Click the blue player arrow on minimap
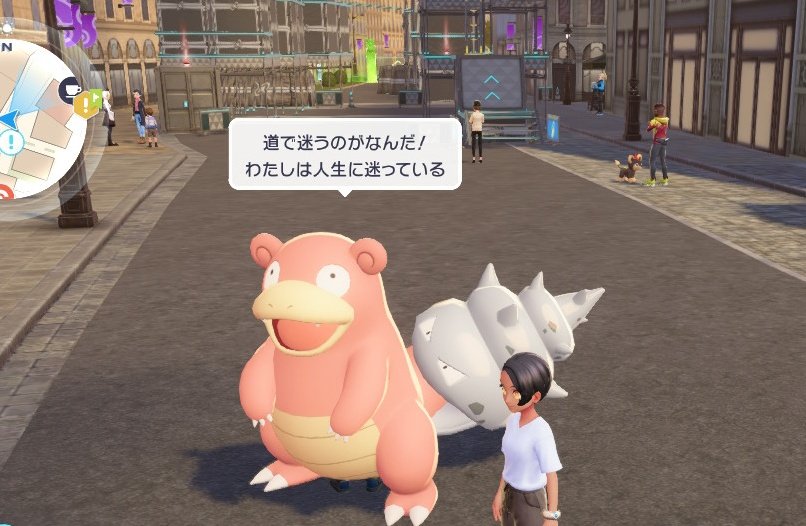 click(8, 121)
